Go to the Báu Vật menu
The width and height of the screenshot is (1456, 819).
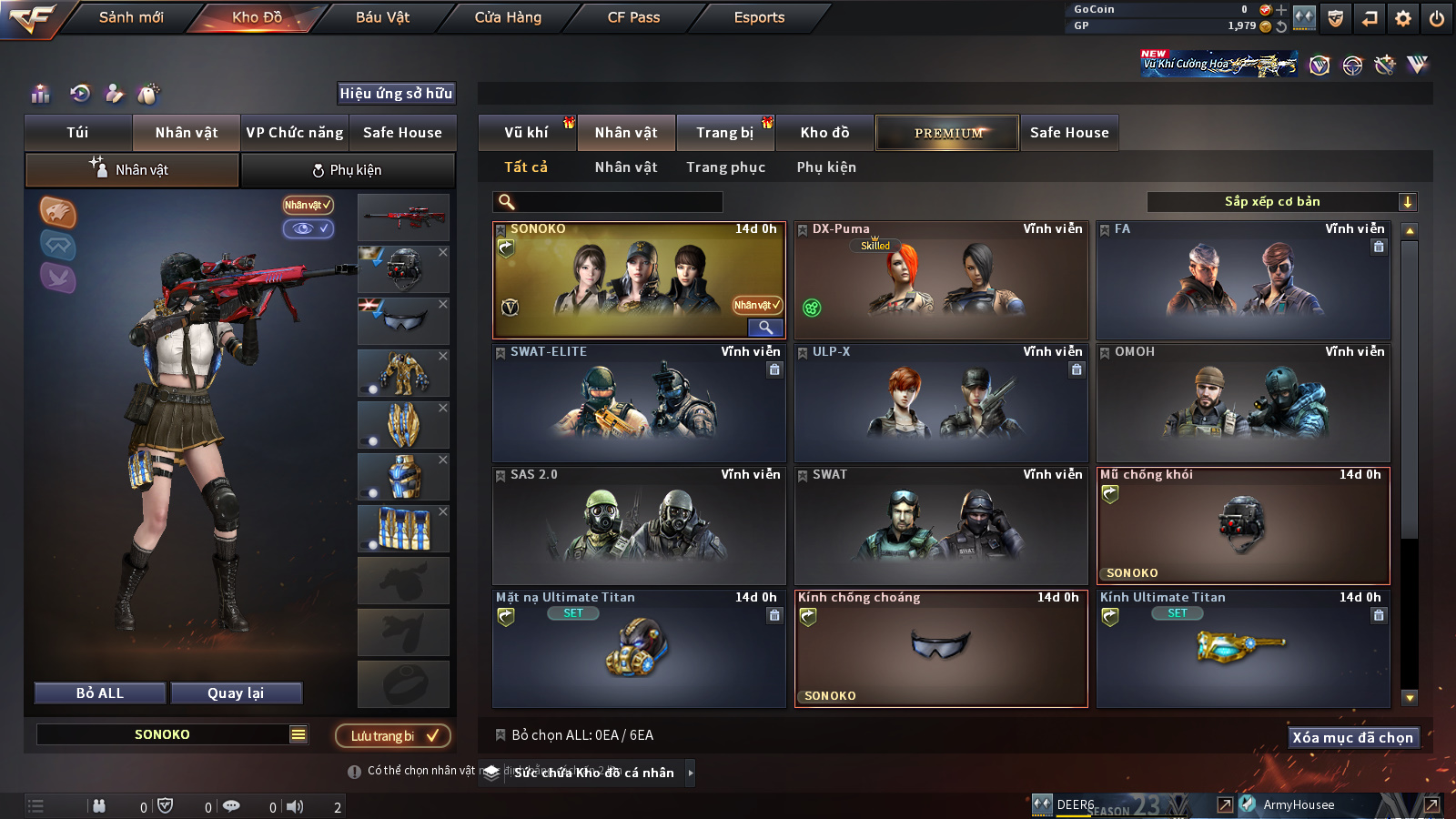[x=382, y=17]
